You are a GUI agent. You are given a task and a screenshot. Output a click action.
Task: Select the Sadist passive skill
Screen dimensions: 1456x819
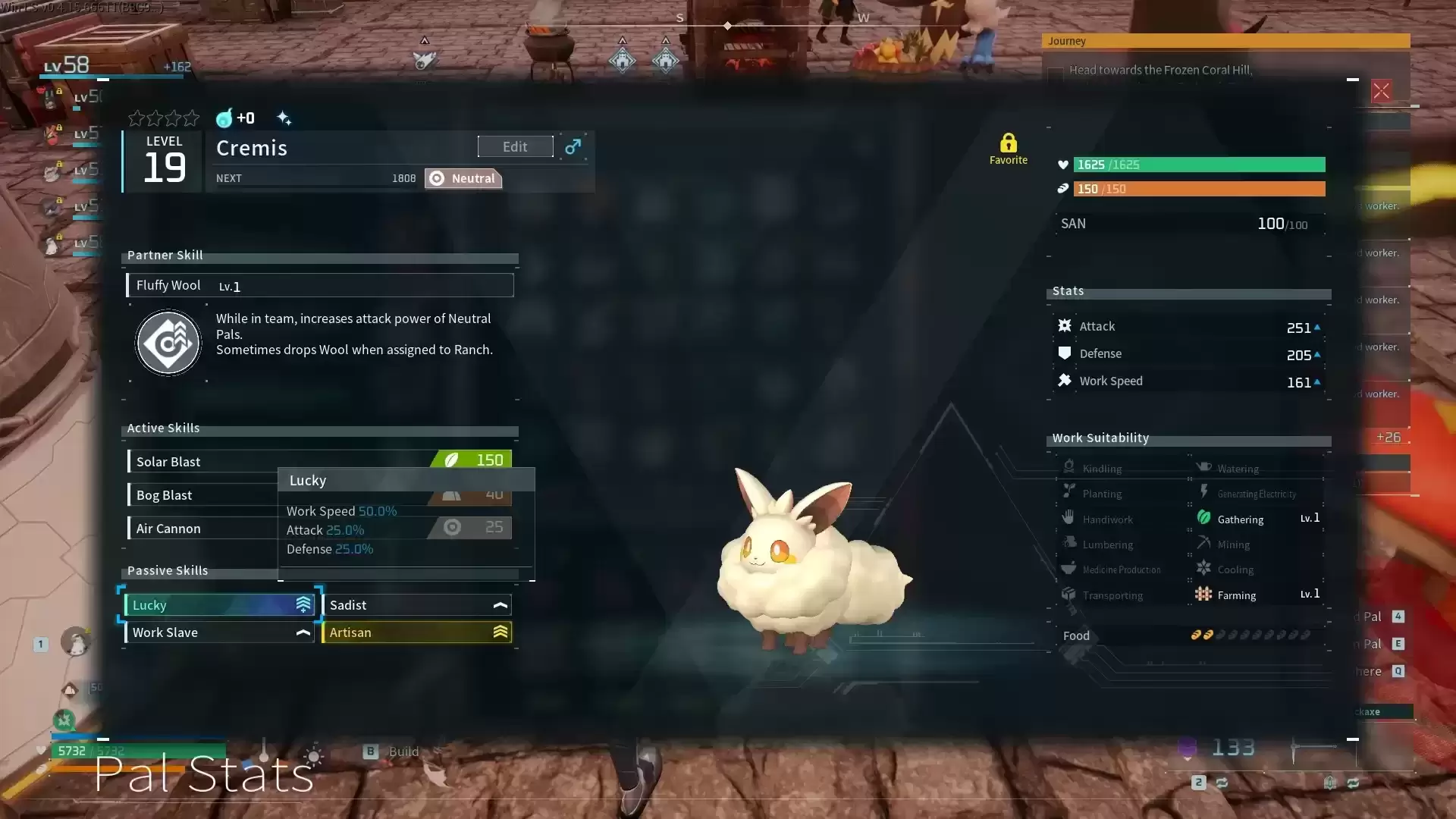[416, 605]
